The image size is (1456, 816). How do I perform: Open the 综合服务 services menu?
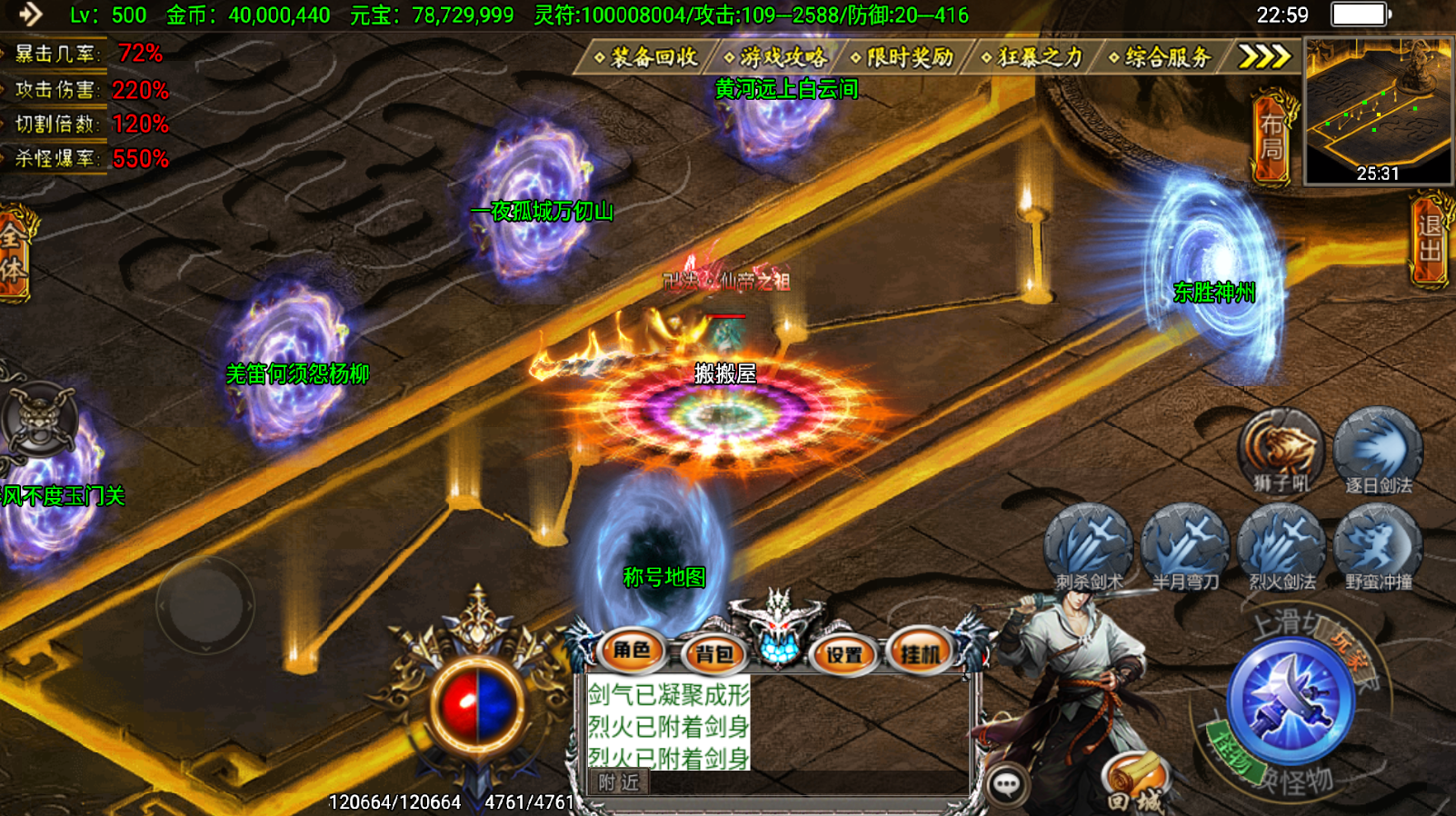1163,57
